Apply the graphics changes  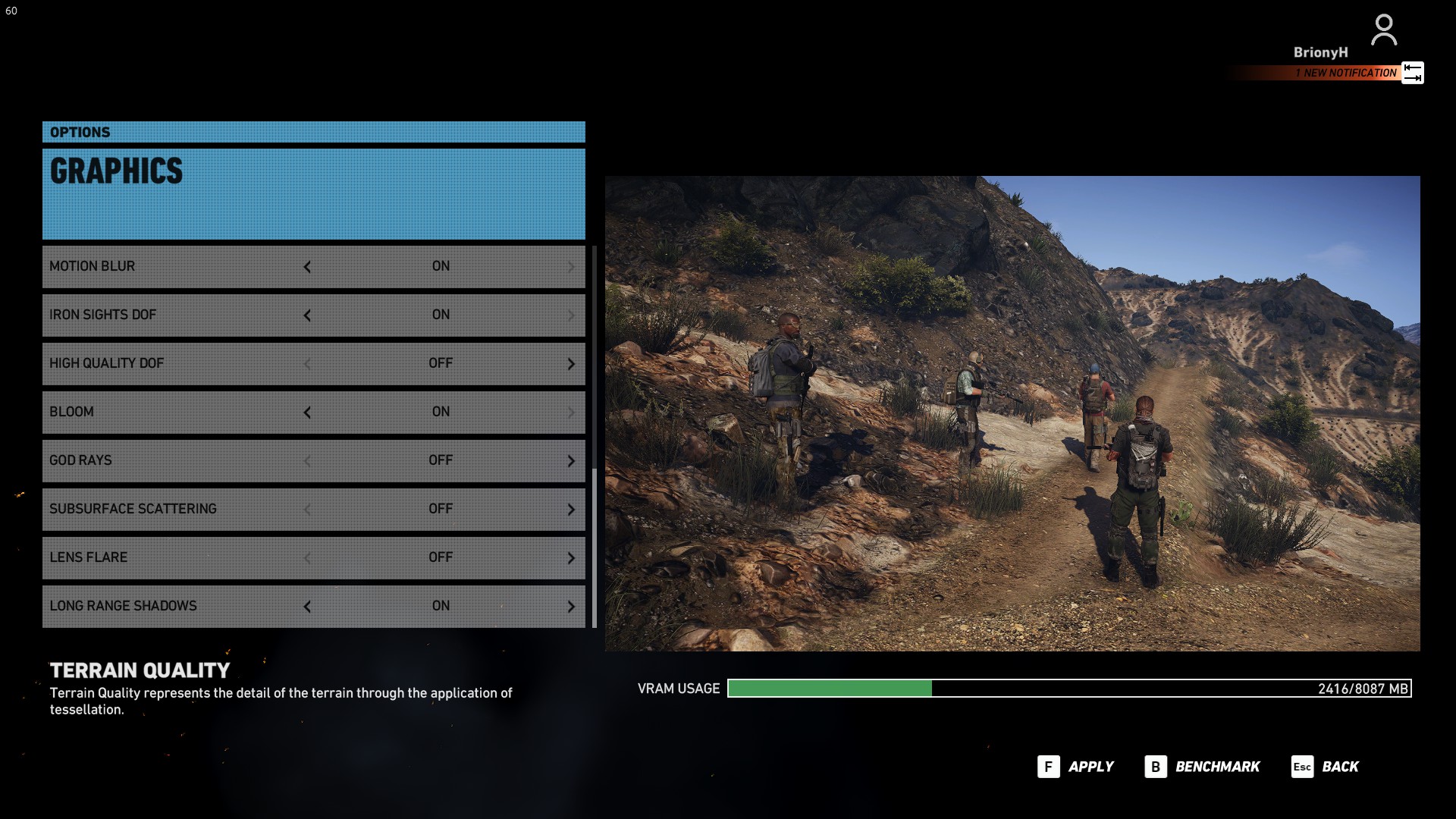tap(1075, 767)
